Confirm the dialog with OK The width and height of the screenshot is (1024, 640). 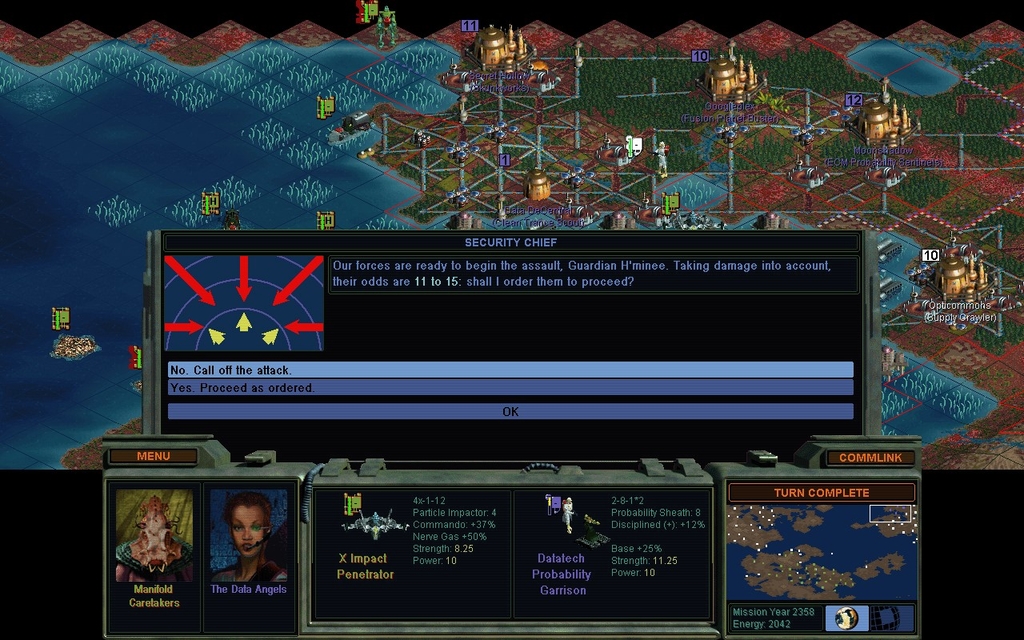(510, 411)
